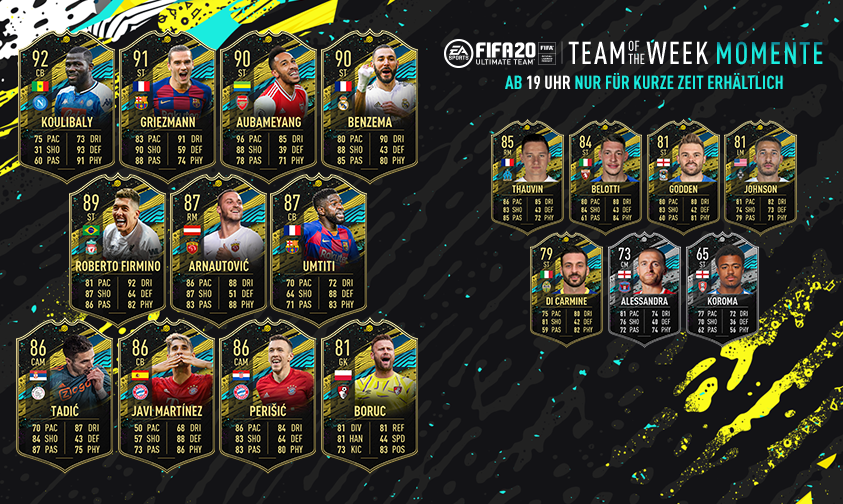Select the Koulibaly 92 CB card
The height and width of the screenshot is (504, 843).
(68, 102)
